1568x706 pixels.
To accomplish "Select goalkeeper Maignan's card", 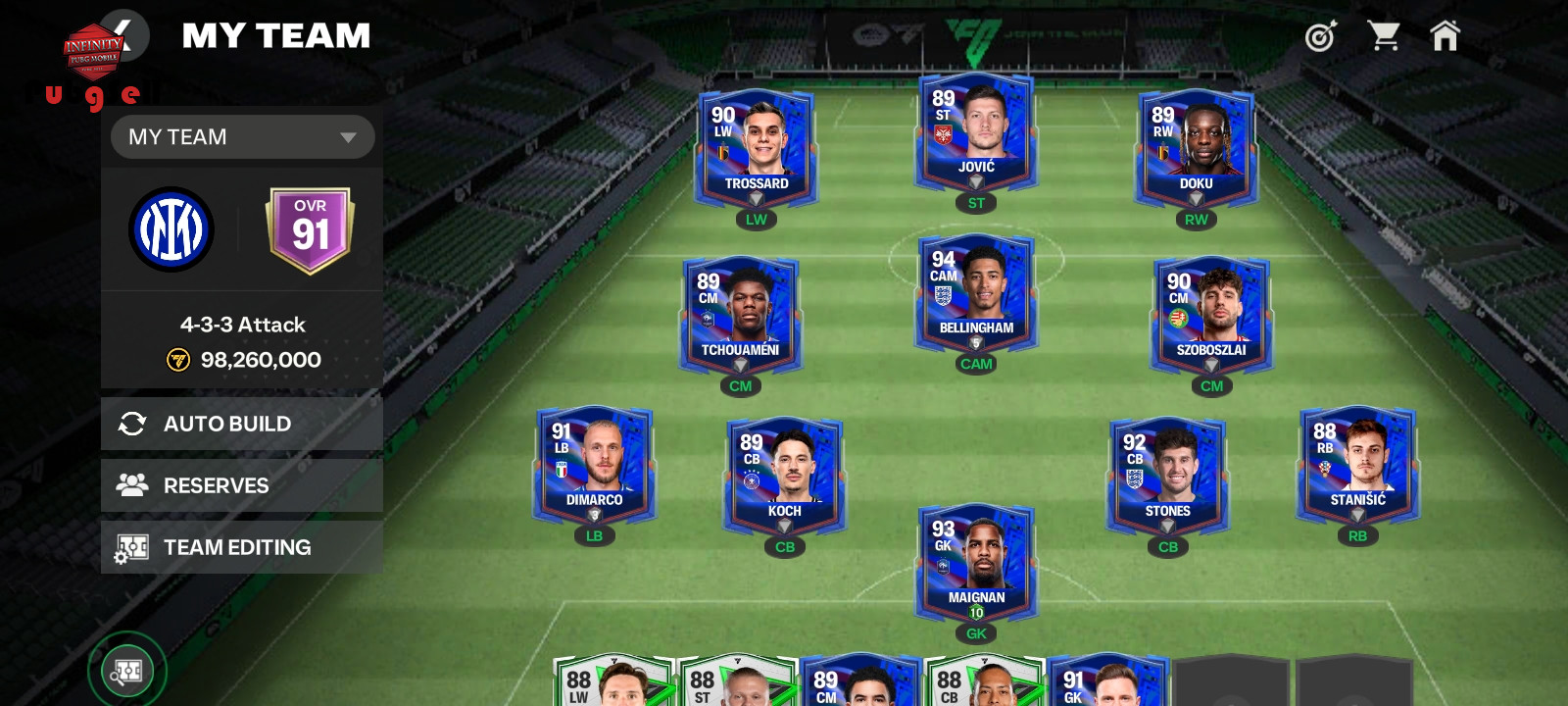I will click(976, 562).
